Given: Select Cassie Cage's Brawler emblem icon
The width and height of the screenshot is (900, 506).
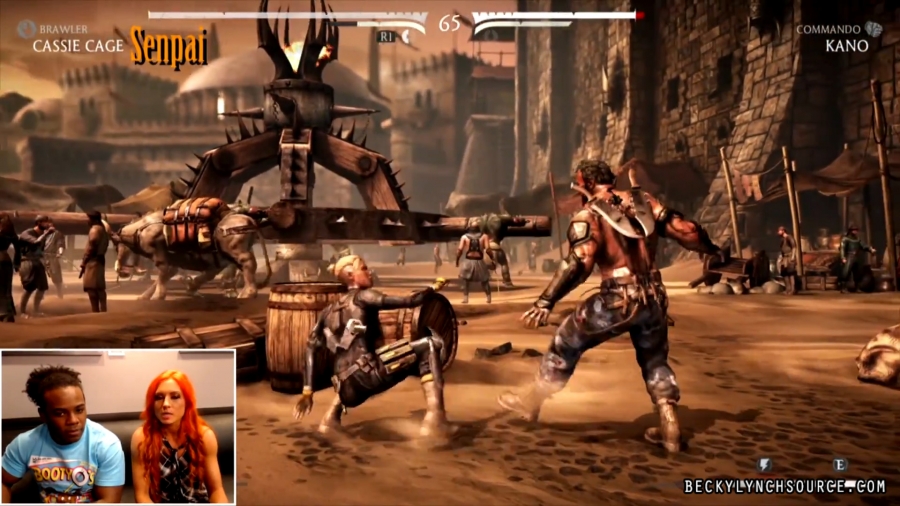Looking at the screenshot, I should tap(25, 29).
